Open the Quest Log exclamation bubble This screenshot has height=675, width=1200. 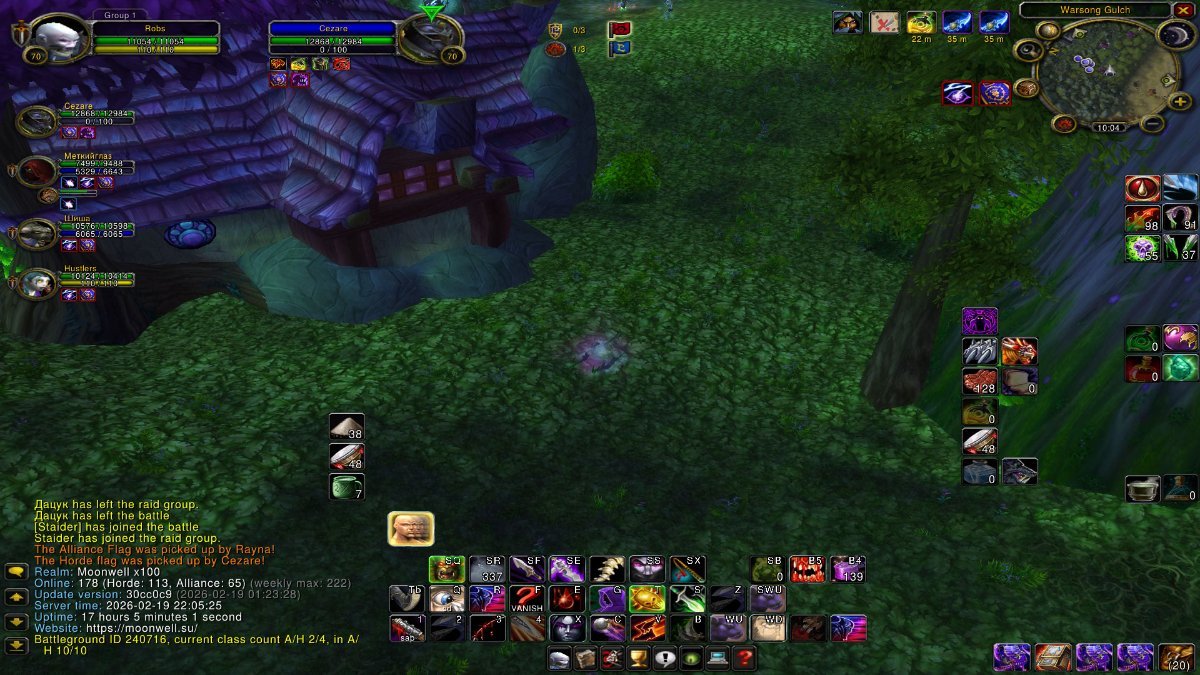pos(665,658)
